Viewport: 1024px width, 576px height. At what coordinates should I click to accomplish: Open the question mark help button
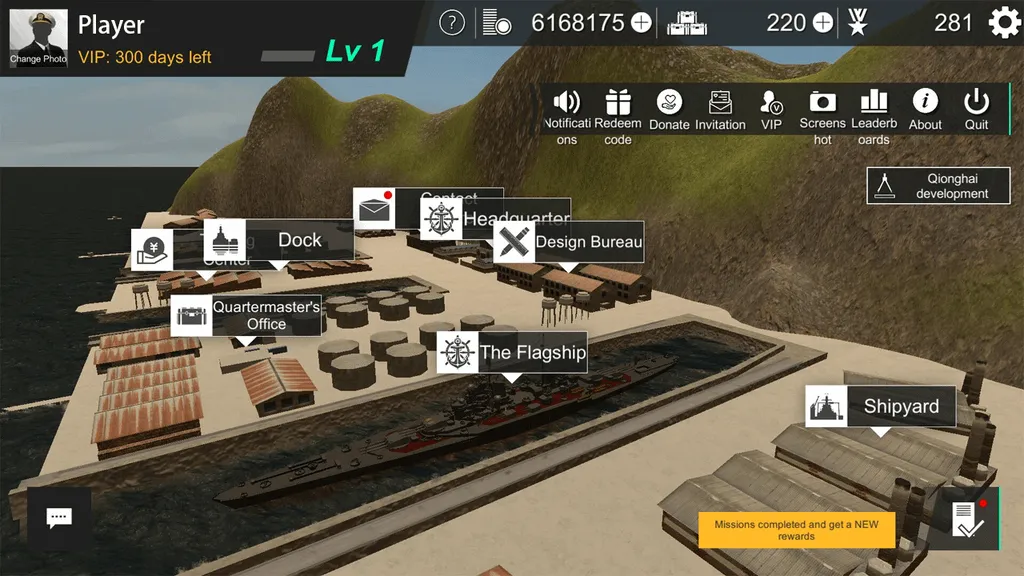tap(452, 22)
